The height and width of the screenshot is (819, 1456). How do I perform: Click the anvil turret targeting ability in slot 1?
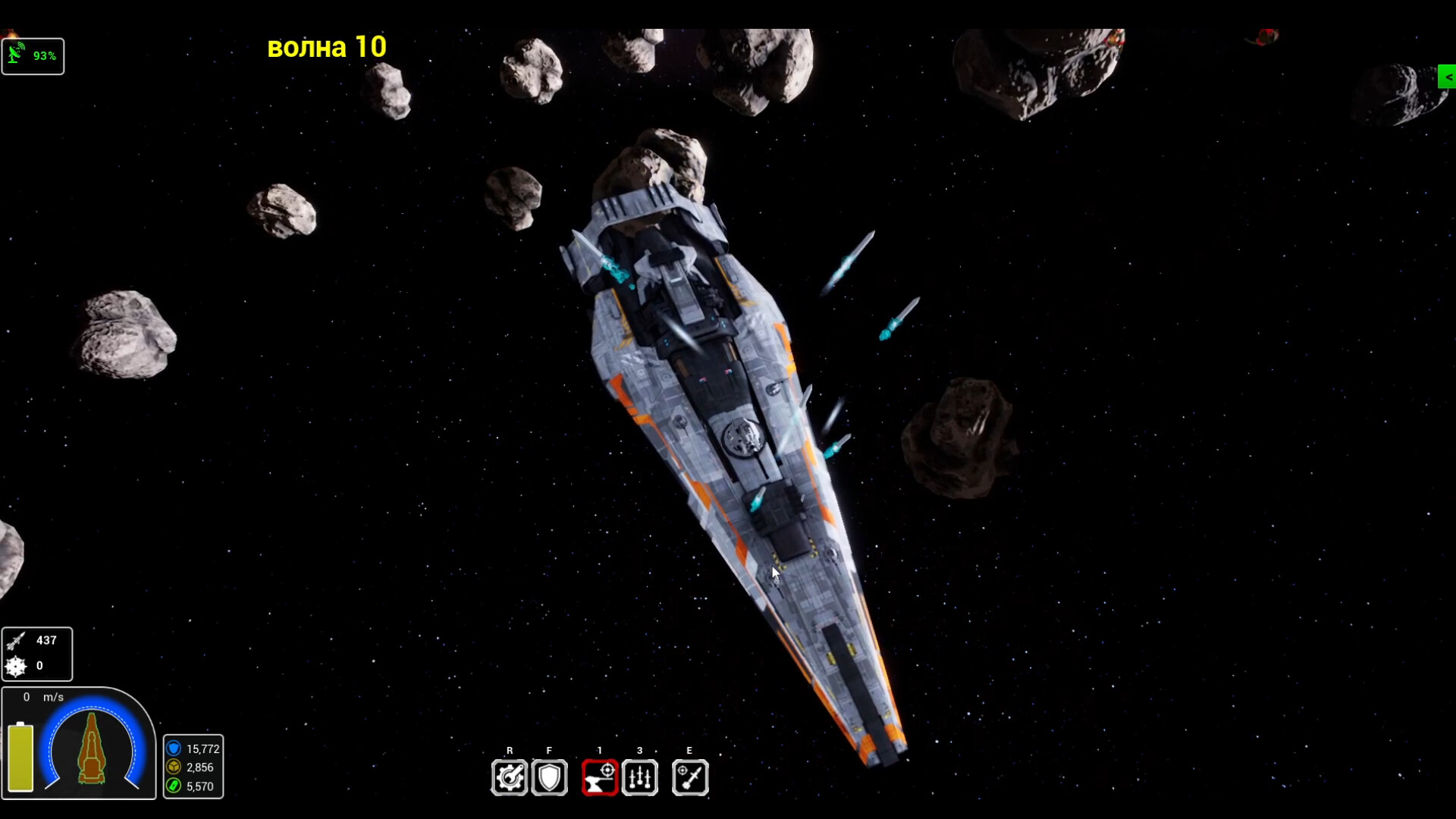click(x=600, y=777)
